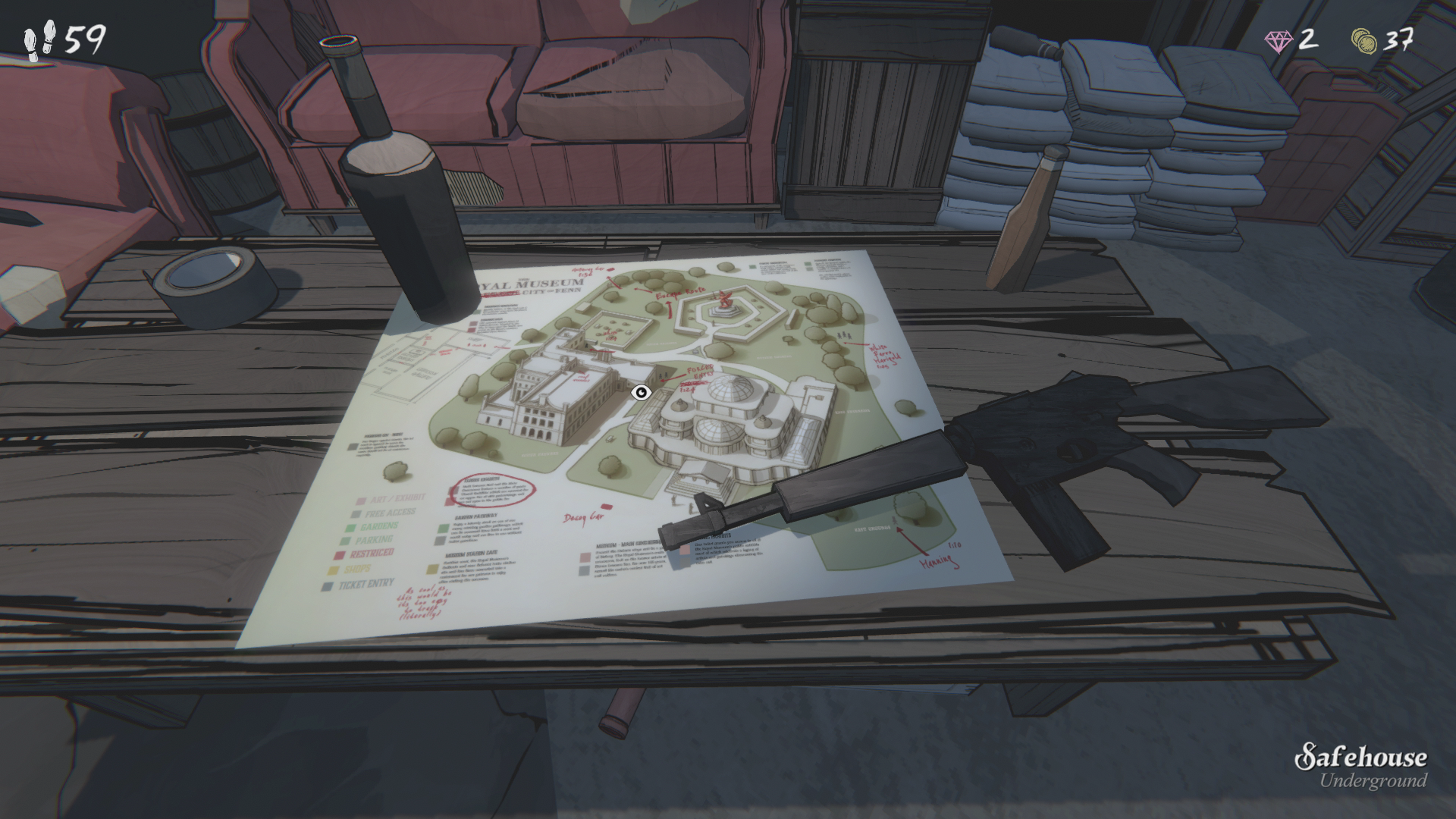Toggle the Gardens legend entry
This screenshot has height=819, width=1456.
tap(380, 526)
